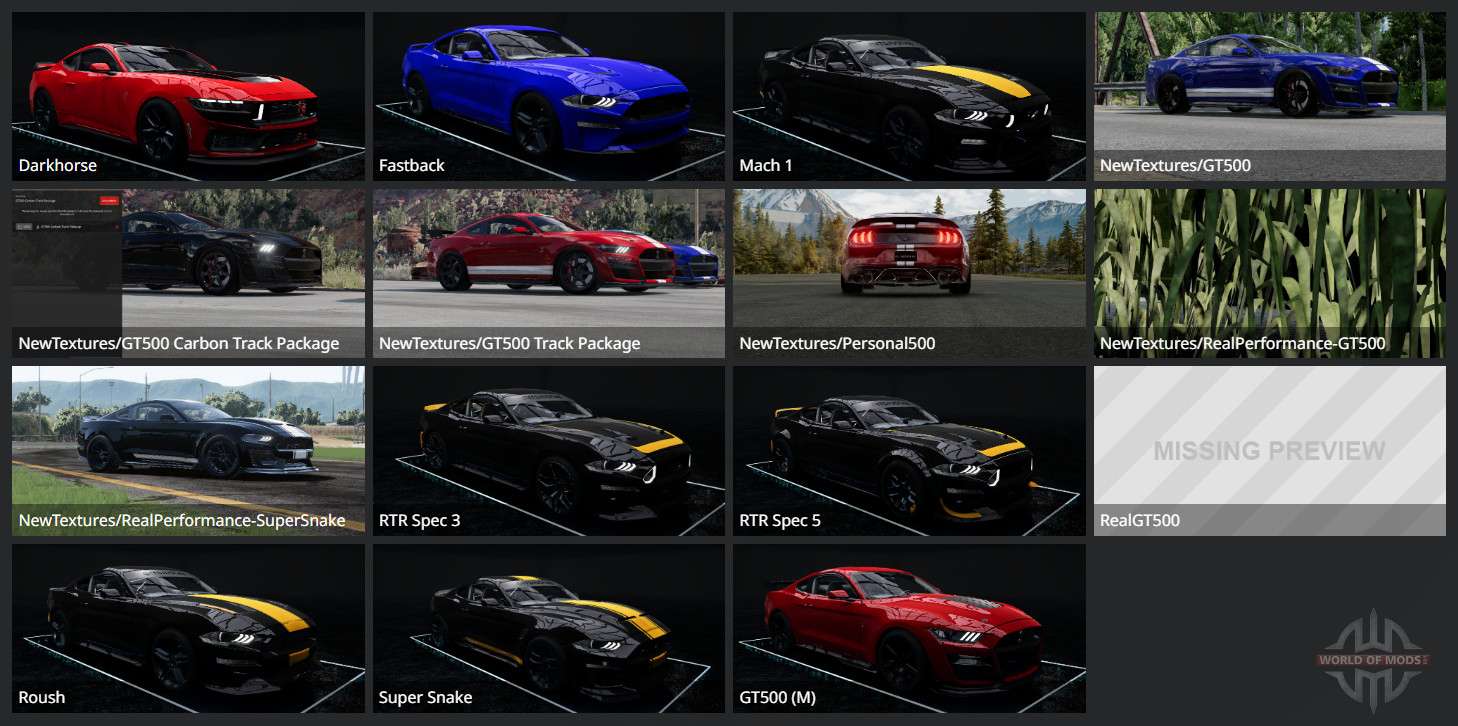Image resolution: width=1458 pixels, height=726 pixels.
Task: Select the NewTextures/Personal500 tile
Action: [909, 273]
